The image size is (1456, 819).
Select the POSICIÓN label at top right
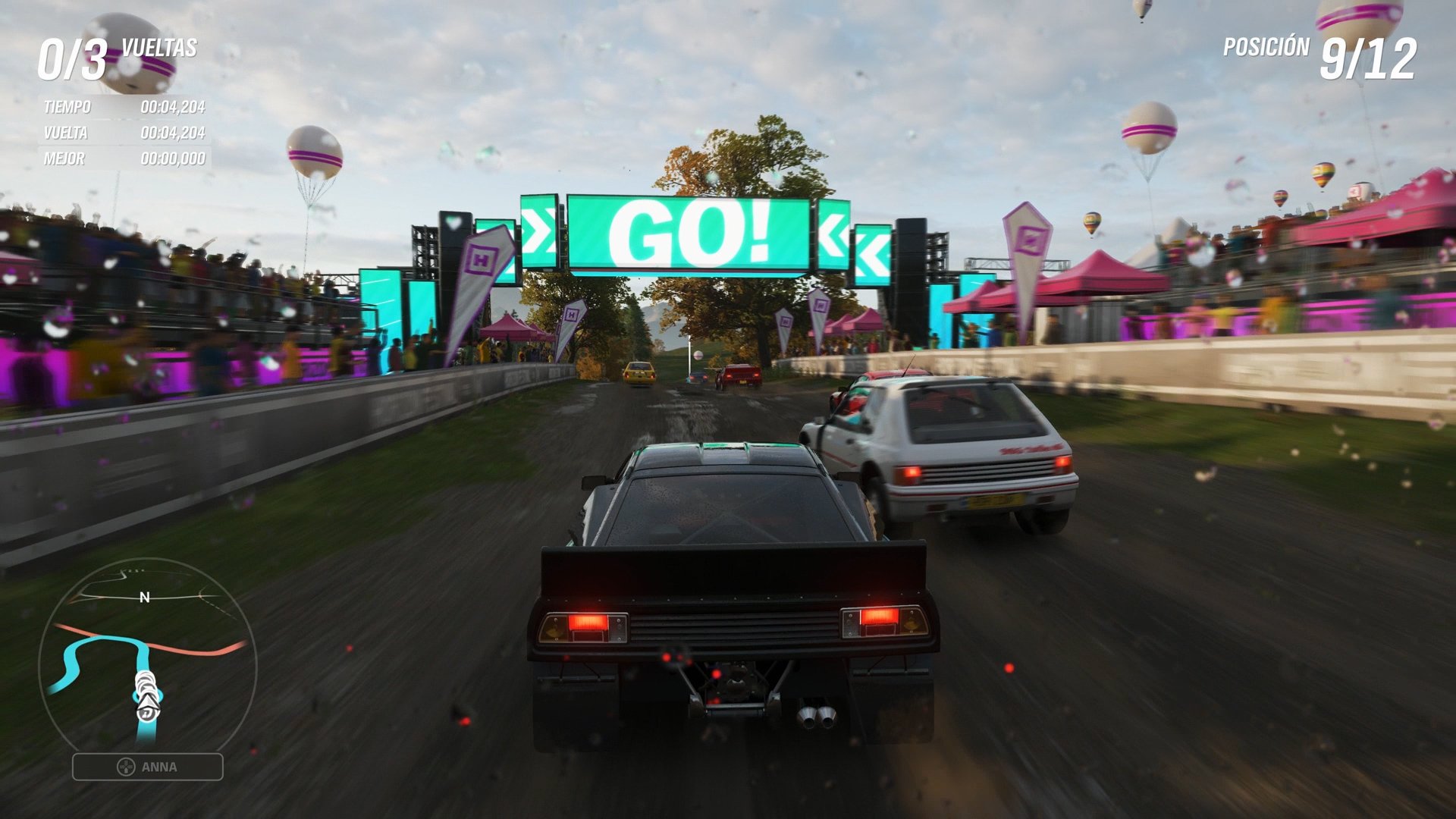[x=1265, y=47]
